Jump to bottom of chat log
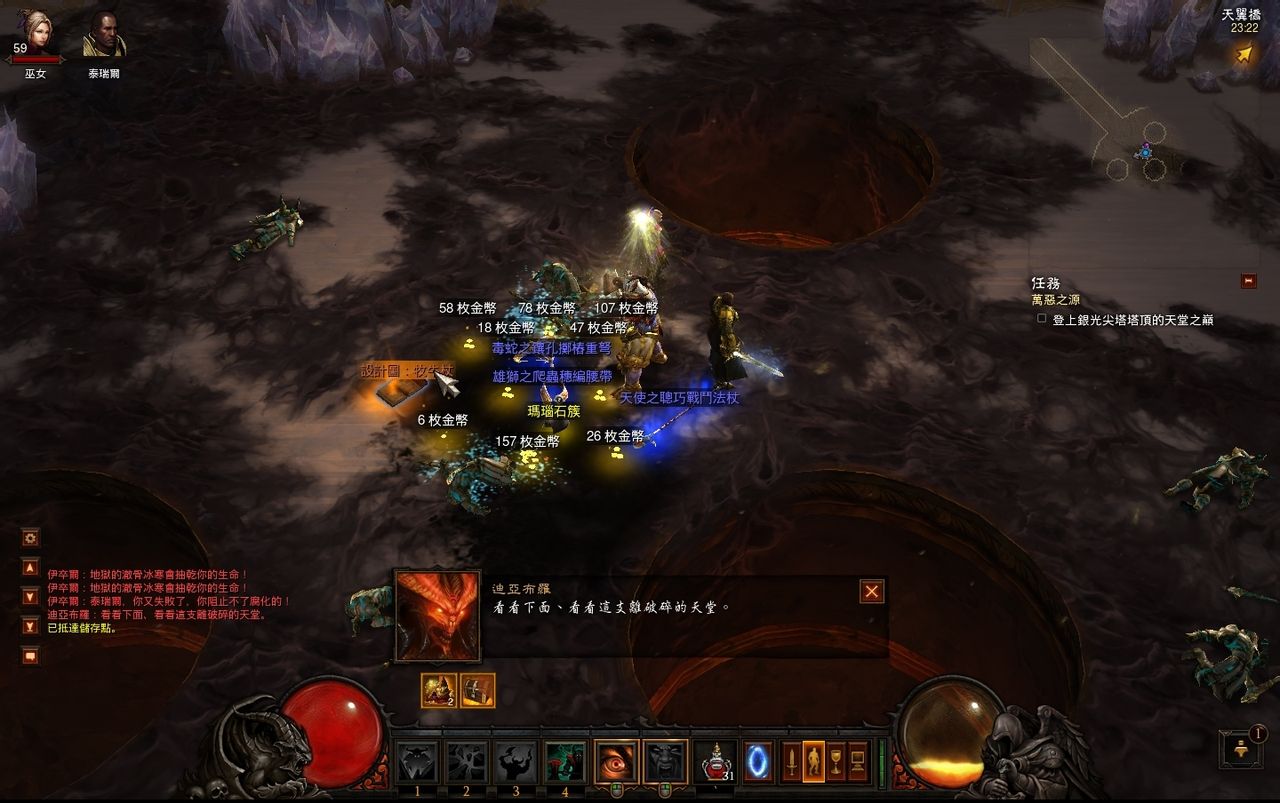This screenshot has height=803, width=1280. [x=30, y=626]
